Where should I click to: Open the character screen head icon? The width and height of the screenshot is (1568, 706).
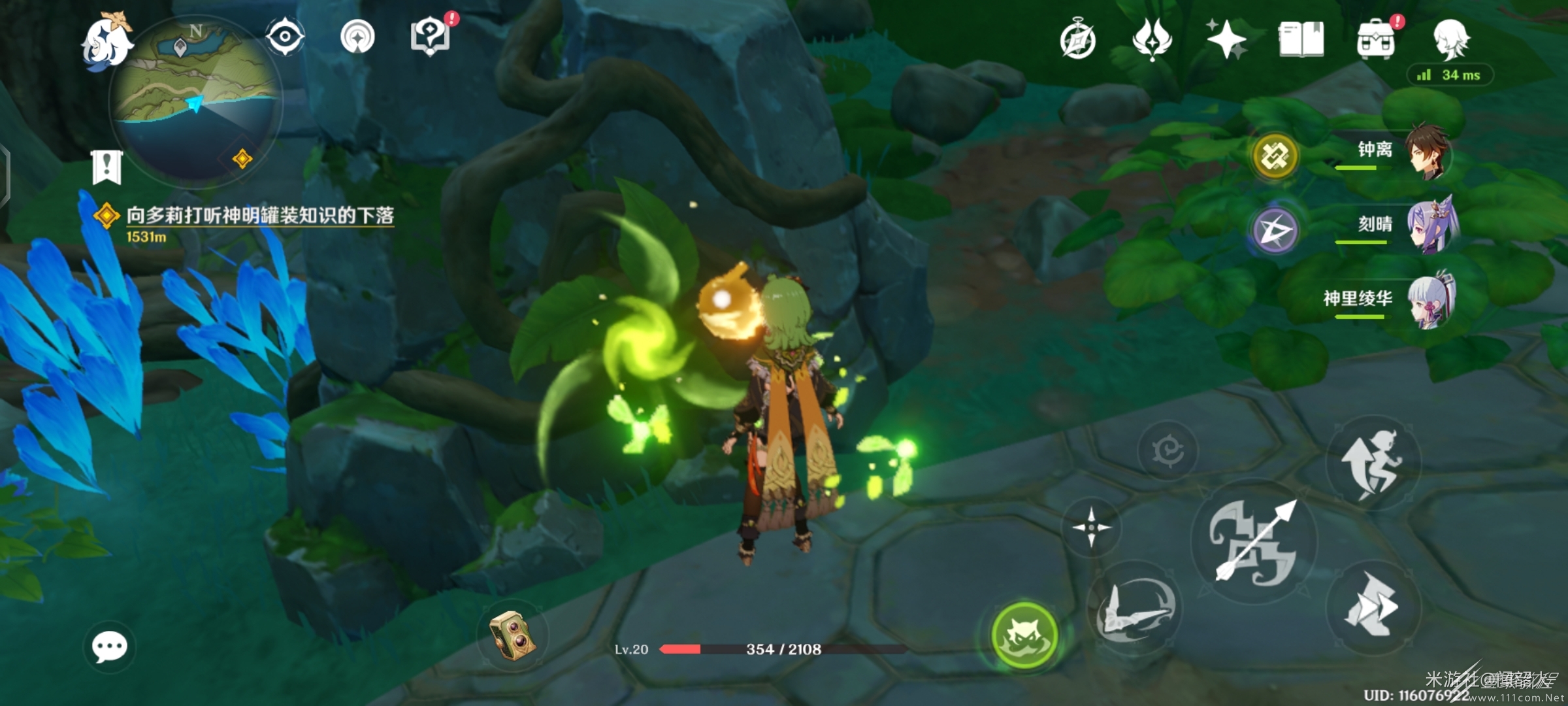coord(1450,39)
